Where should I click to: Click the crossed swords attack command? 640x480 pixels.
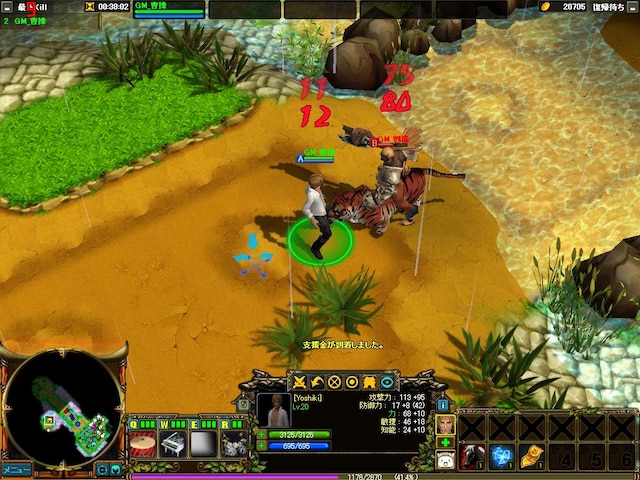click(x=299, y=381)
